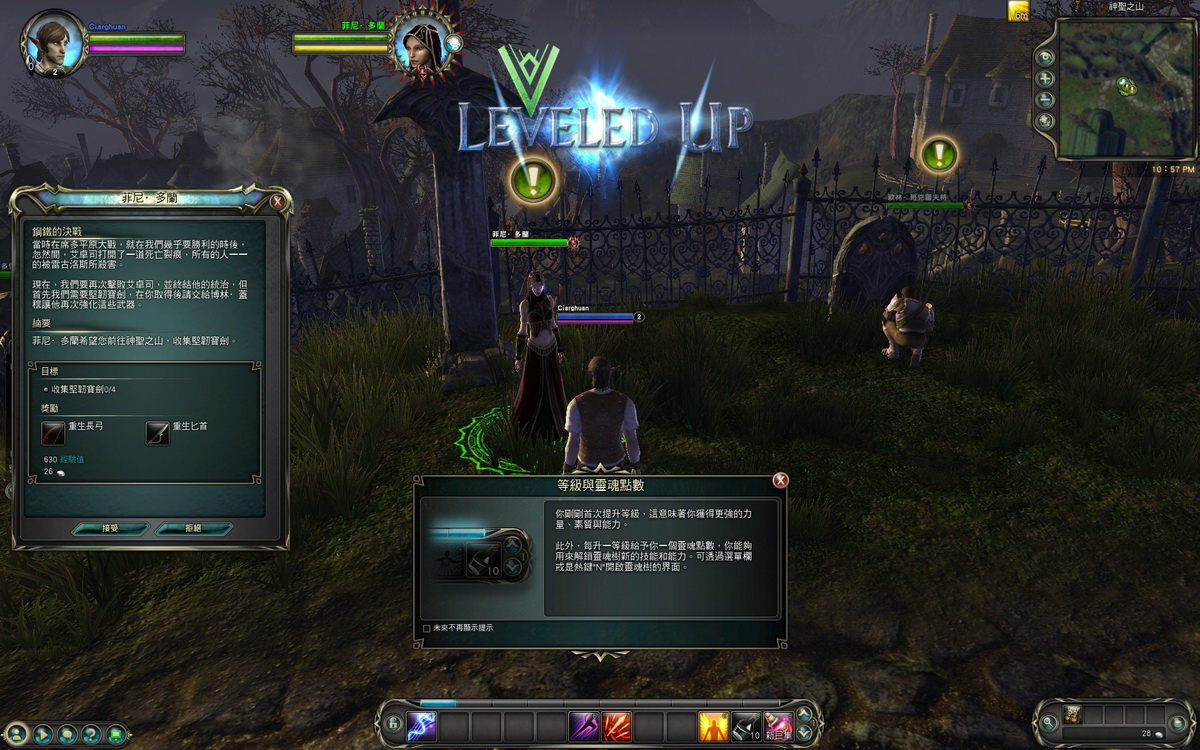
Task: Activate the golden winged figure ability
Action: 713,725
